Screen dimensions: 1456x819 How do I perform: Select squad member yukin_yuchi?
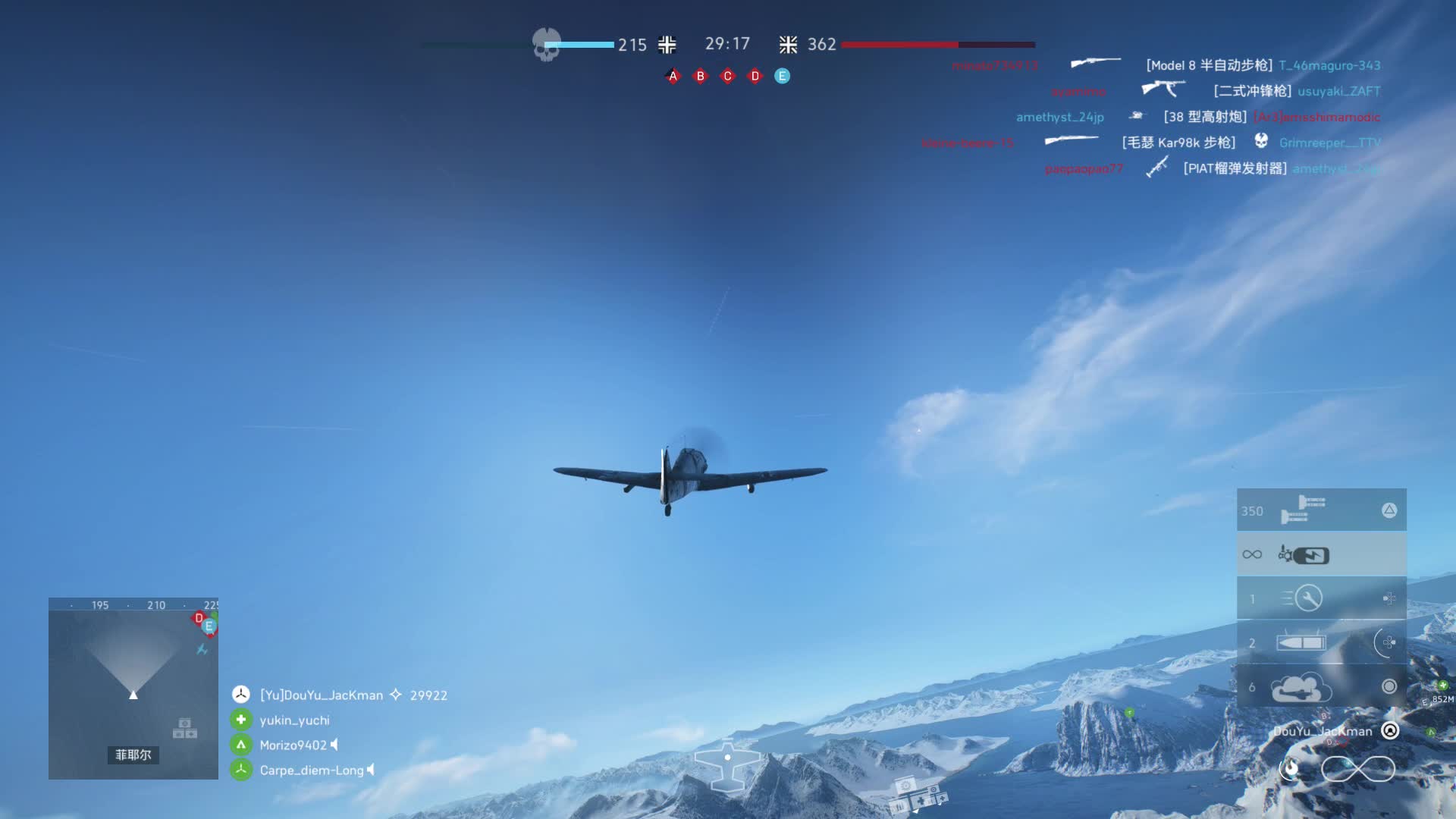click(294, 720)
